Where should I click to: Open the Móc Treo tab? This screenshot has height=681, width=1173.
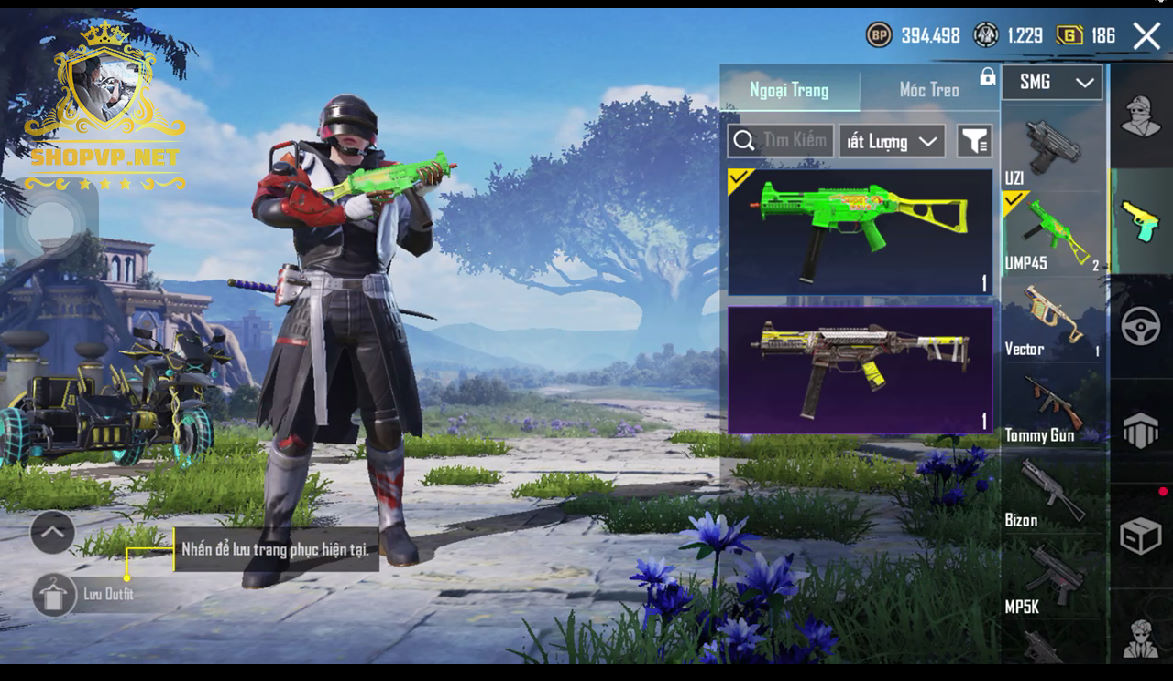coord(929,90)
